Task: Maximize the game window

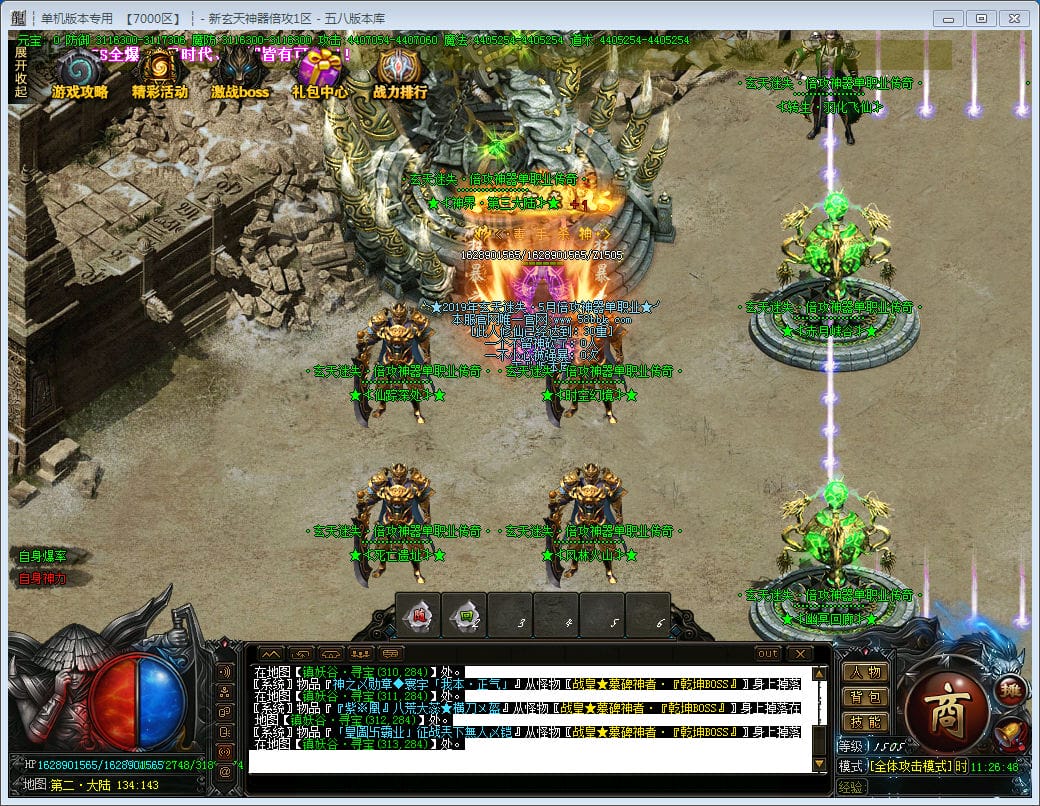Action: 982,18
